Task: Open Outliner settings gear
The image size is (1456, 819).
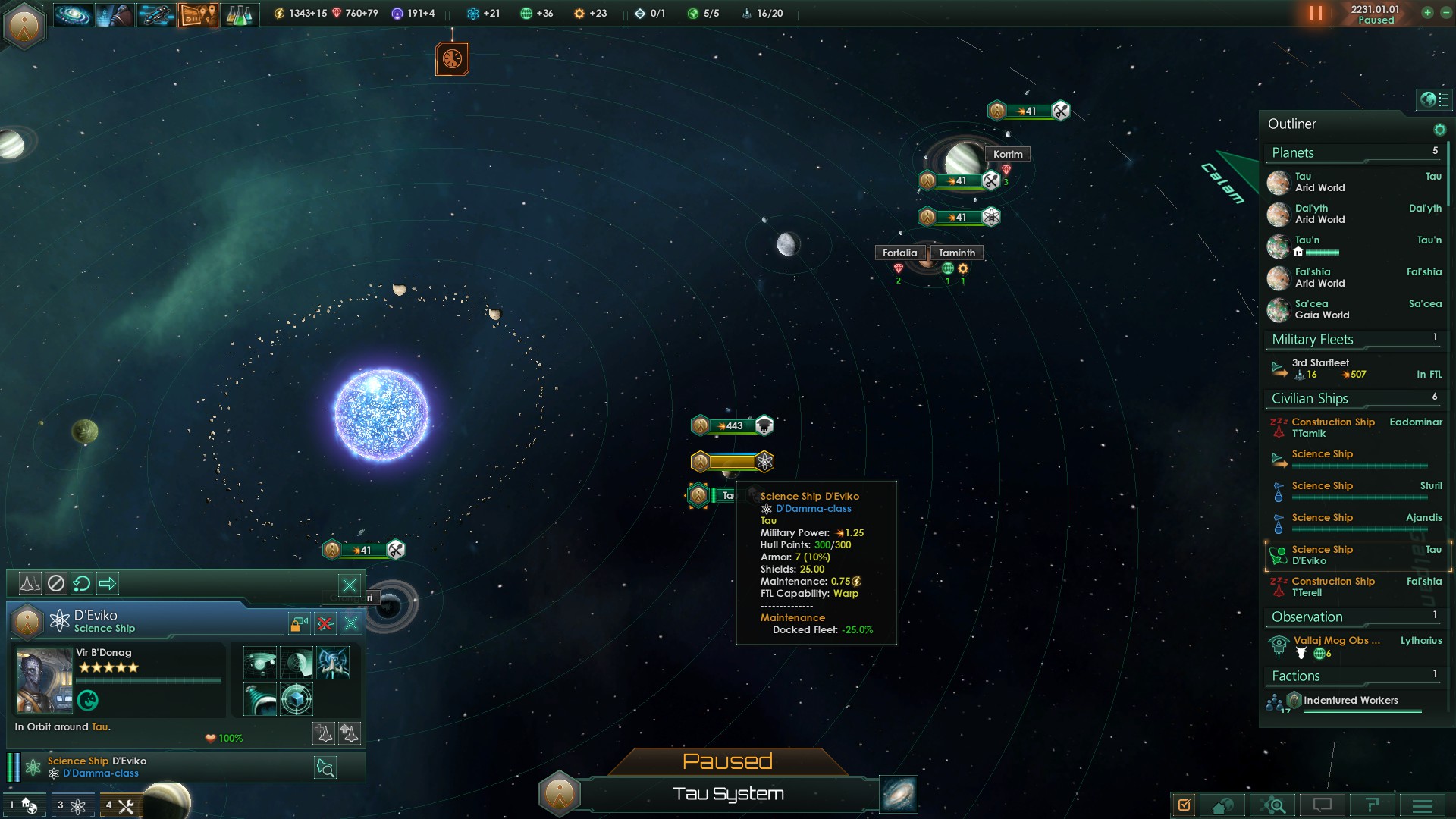Action: click(1439, 130)
